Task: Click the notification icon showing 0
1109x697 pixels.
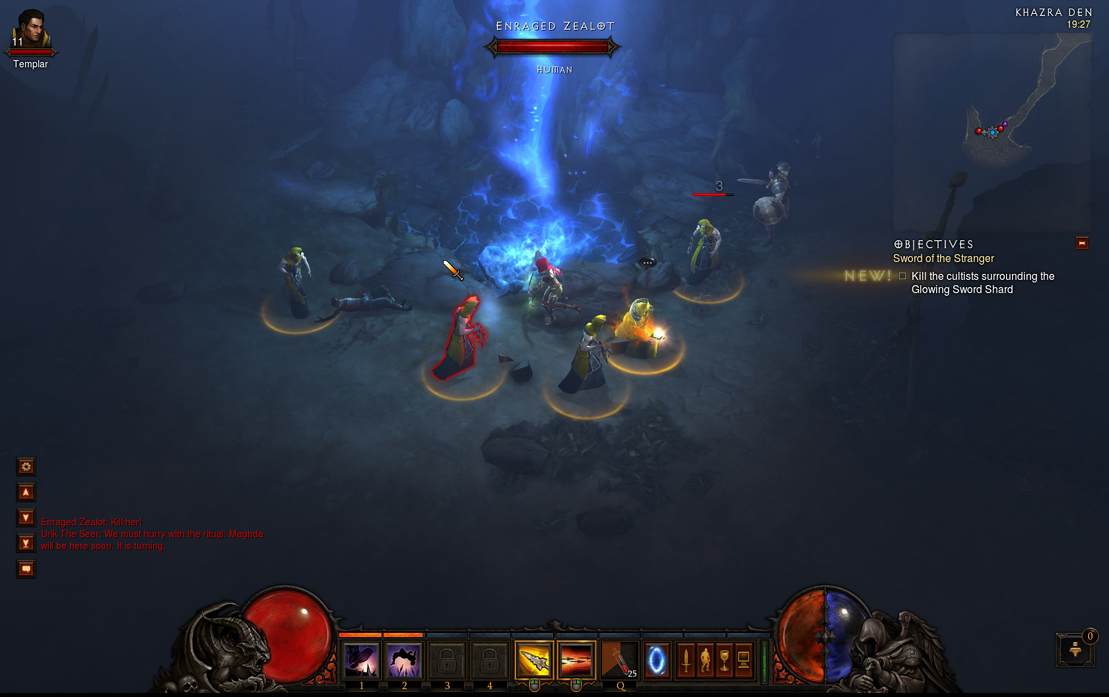Action: [1076, 649]
